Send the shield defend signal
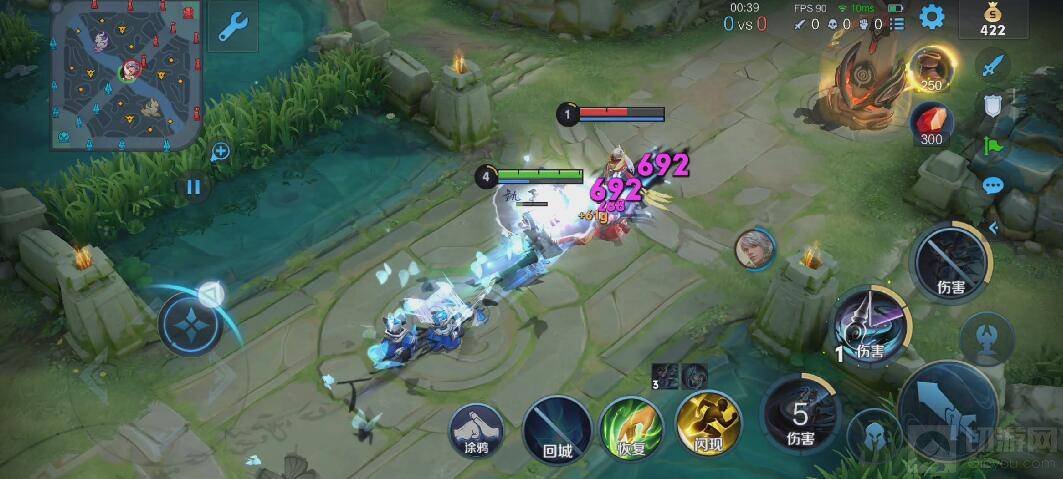The image size is (1063, 479). [x=992, y=106]
